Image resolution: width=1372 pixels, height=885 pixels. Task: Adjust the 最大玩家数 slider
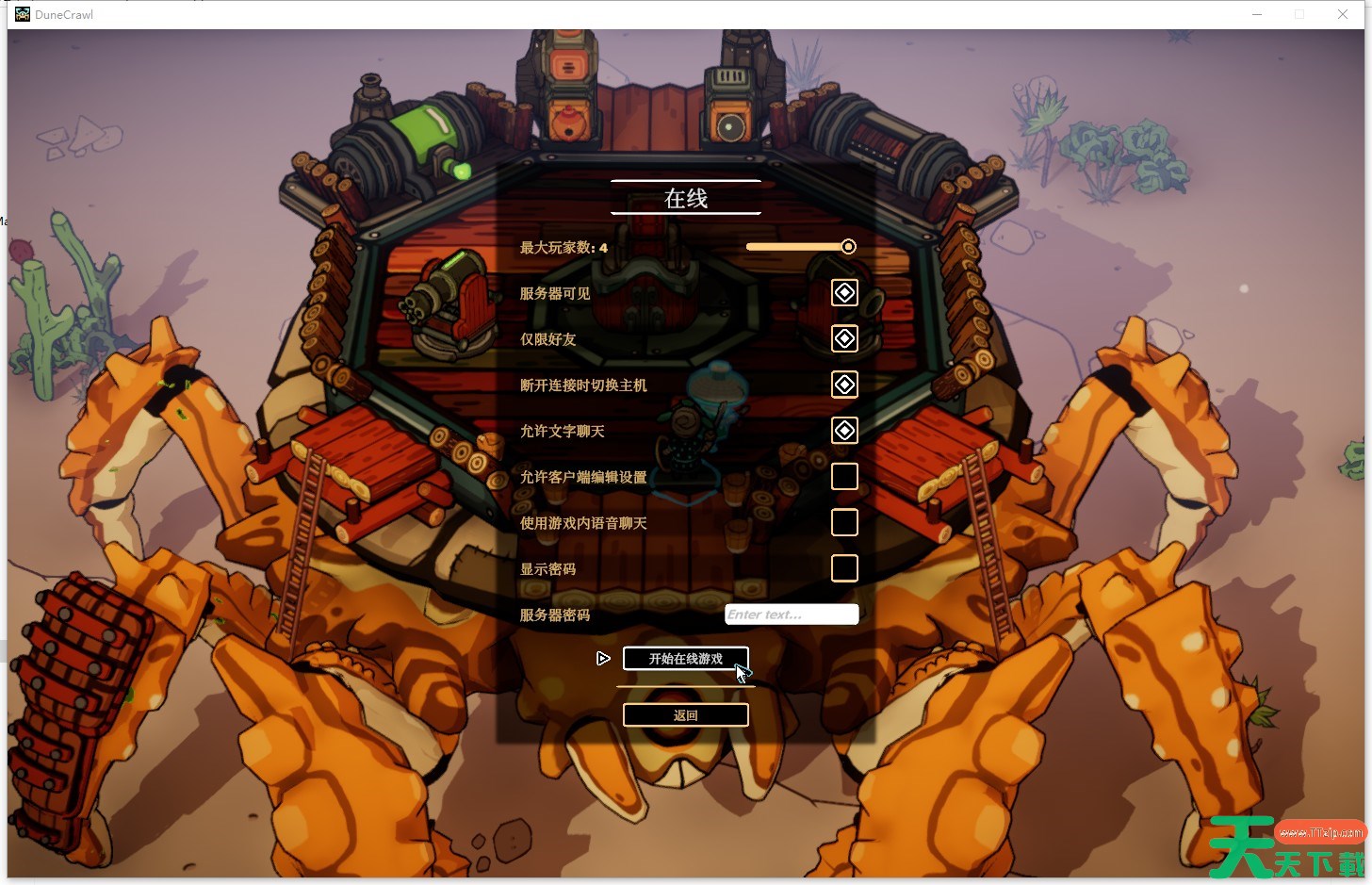[x=848, y=247]
